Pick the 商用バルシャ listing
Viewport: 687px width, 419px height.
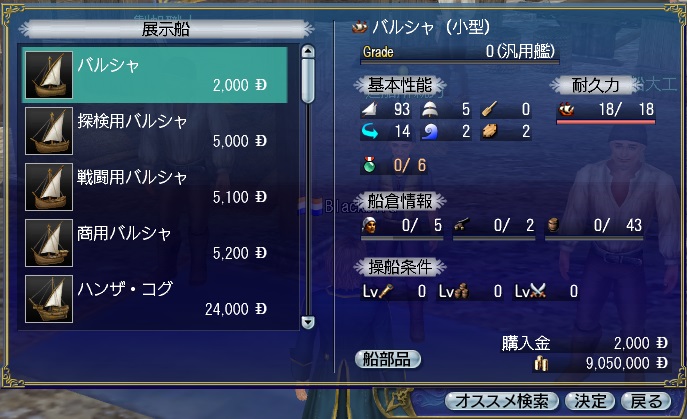pyautogui.click(x=155, y=243)
